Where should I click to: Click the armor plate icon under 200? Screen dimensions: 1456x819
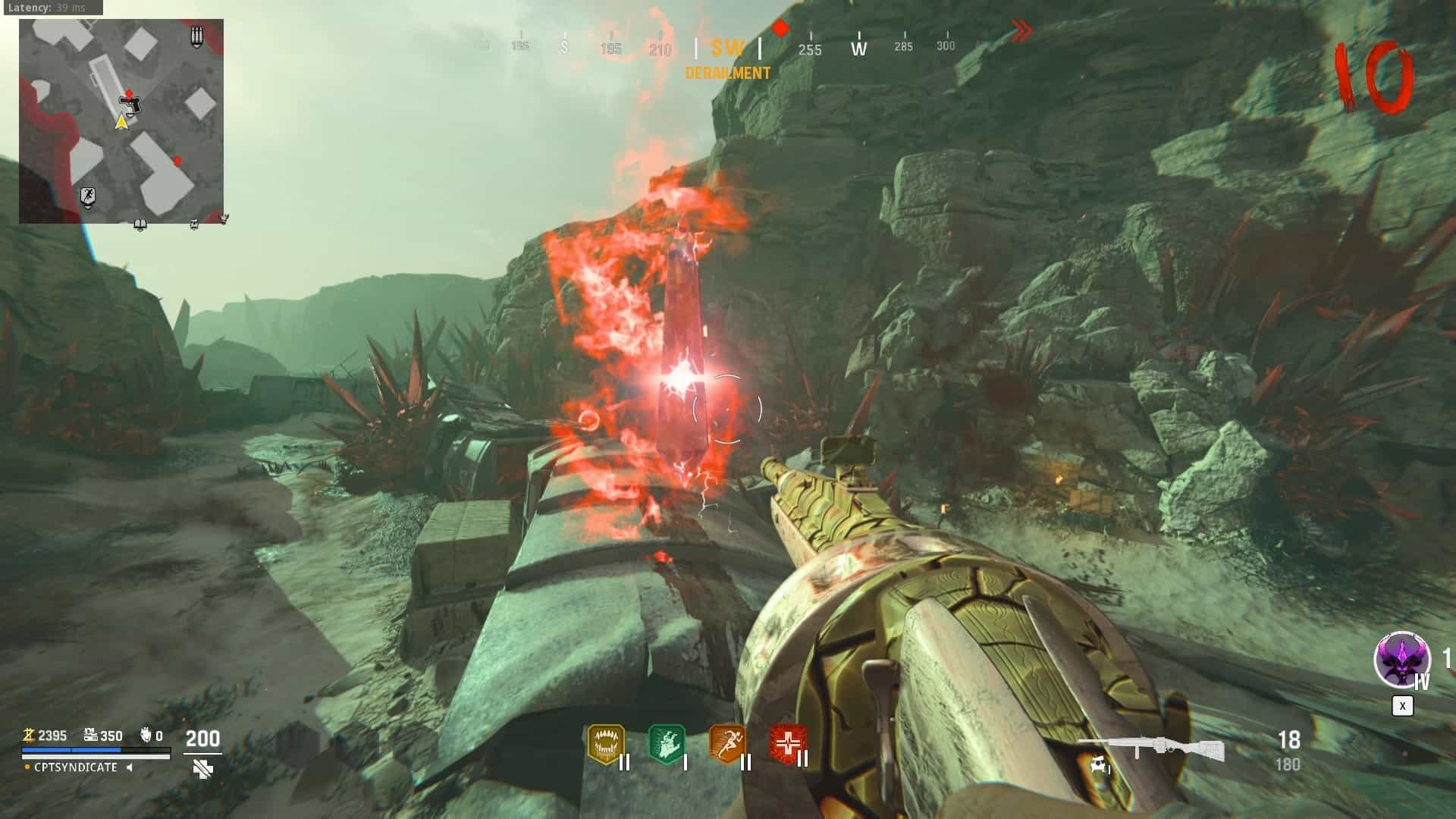tap(202, 769)
